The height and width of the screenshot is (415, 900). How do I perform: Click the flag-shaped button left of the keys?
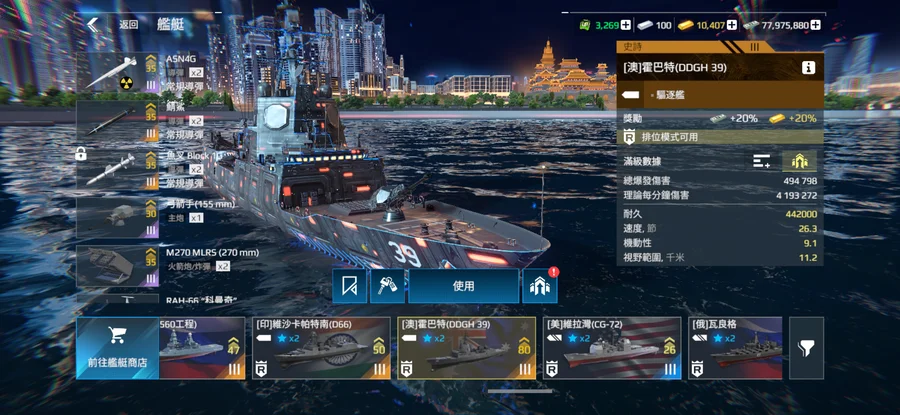350,286
